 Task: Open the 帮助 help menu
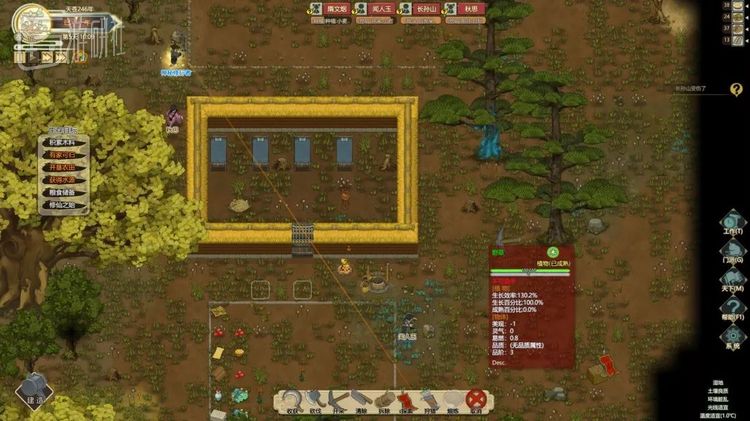[733, 310]
